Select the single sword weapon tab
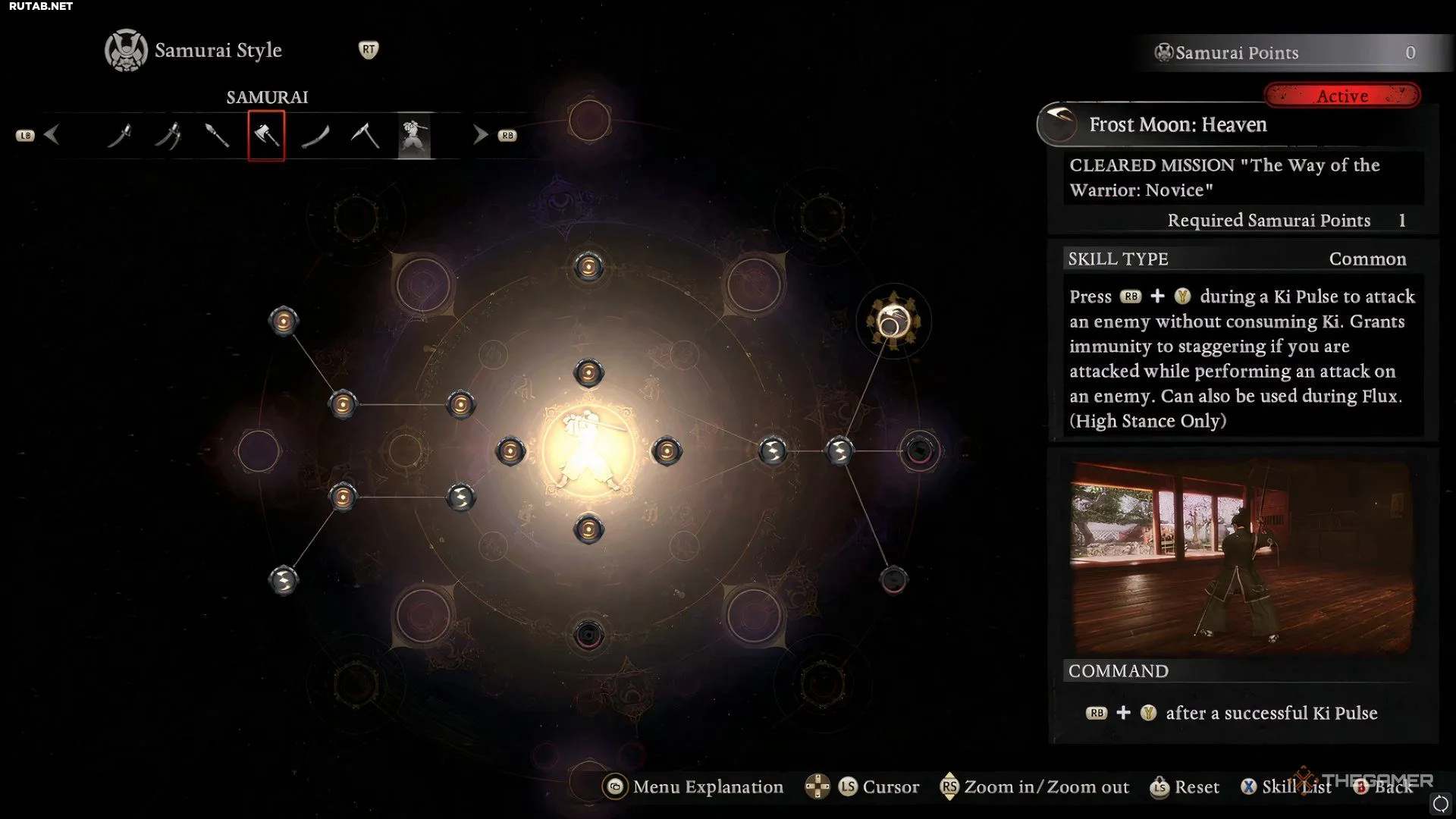 click(x=119, y=136)
